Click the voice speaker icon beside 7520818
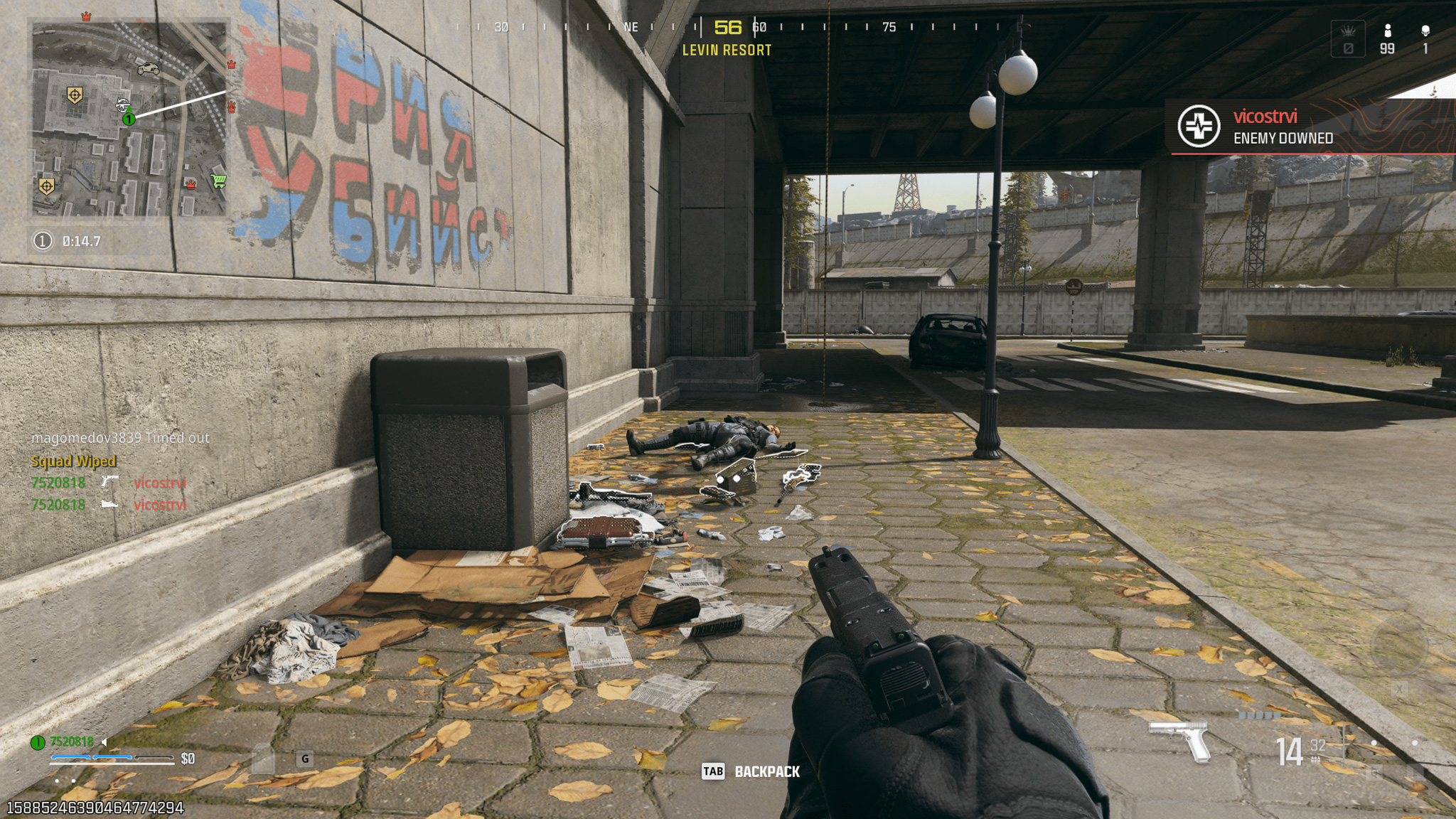This screenshot has height=819, width=1456. click(105, 742)
